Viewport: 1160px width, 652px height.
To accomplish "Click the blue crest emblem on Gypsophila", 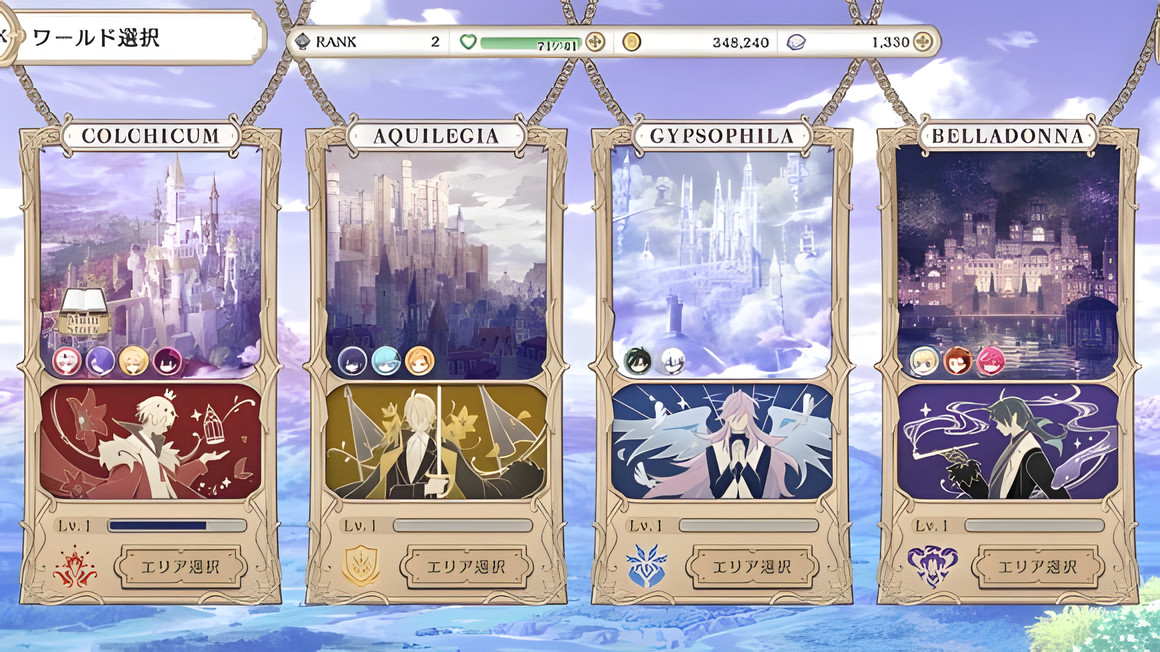I will tap(645, 567).
